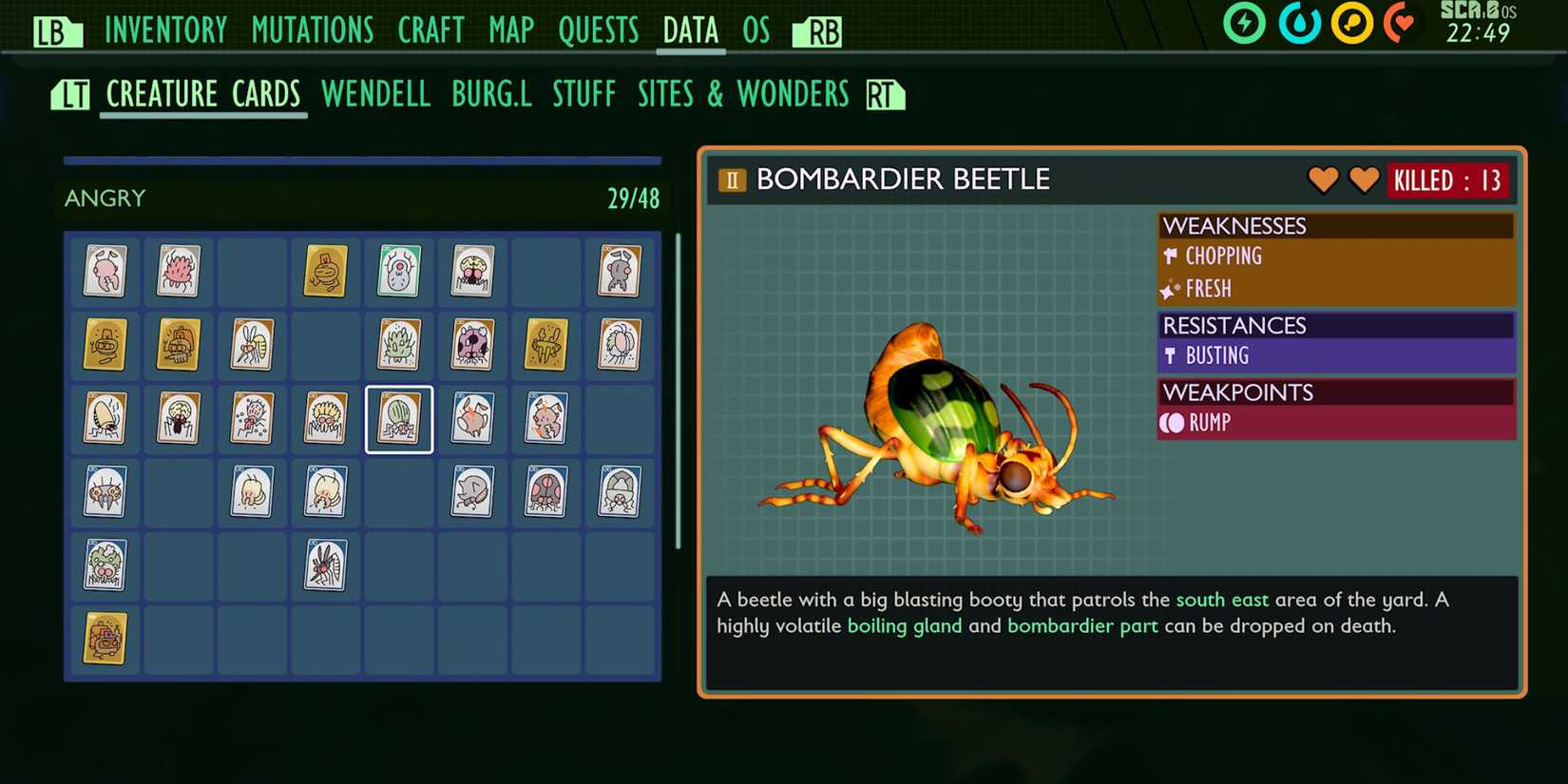Switch to the WENDELL tab
This screenshot has width=1568, height=784.
tap(376, 93)
